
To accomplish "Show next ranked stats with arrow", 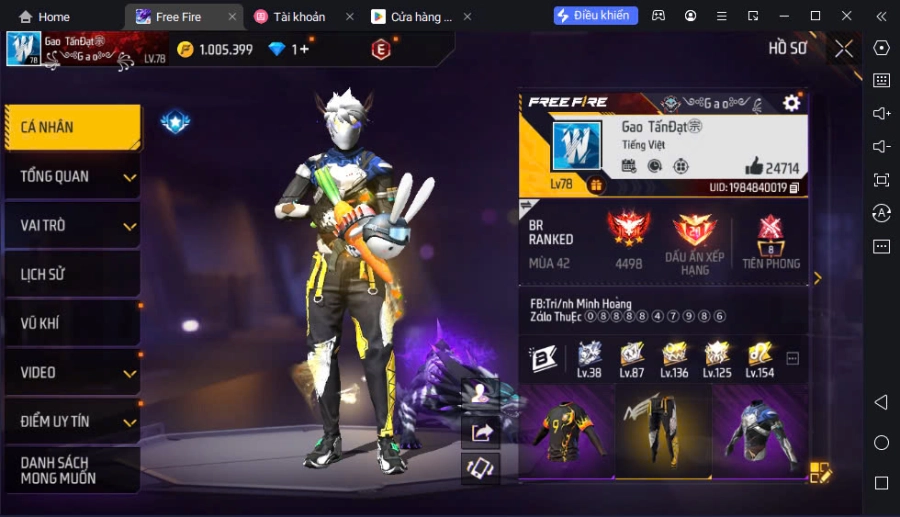I will [817, 278].
